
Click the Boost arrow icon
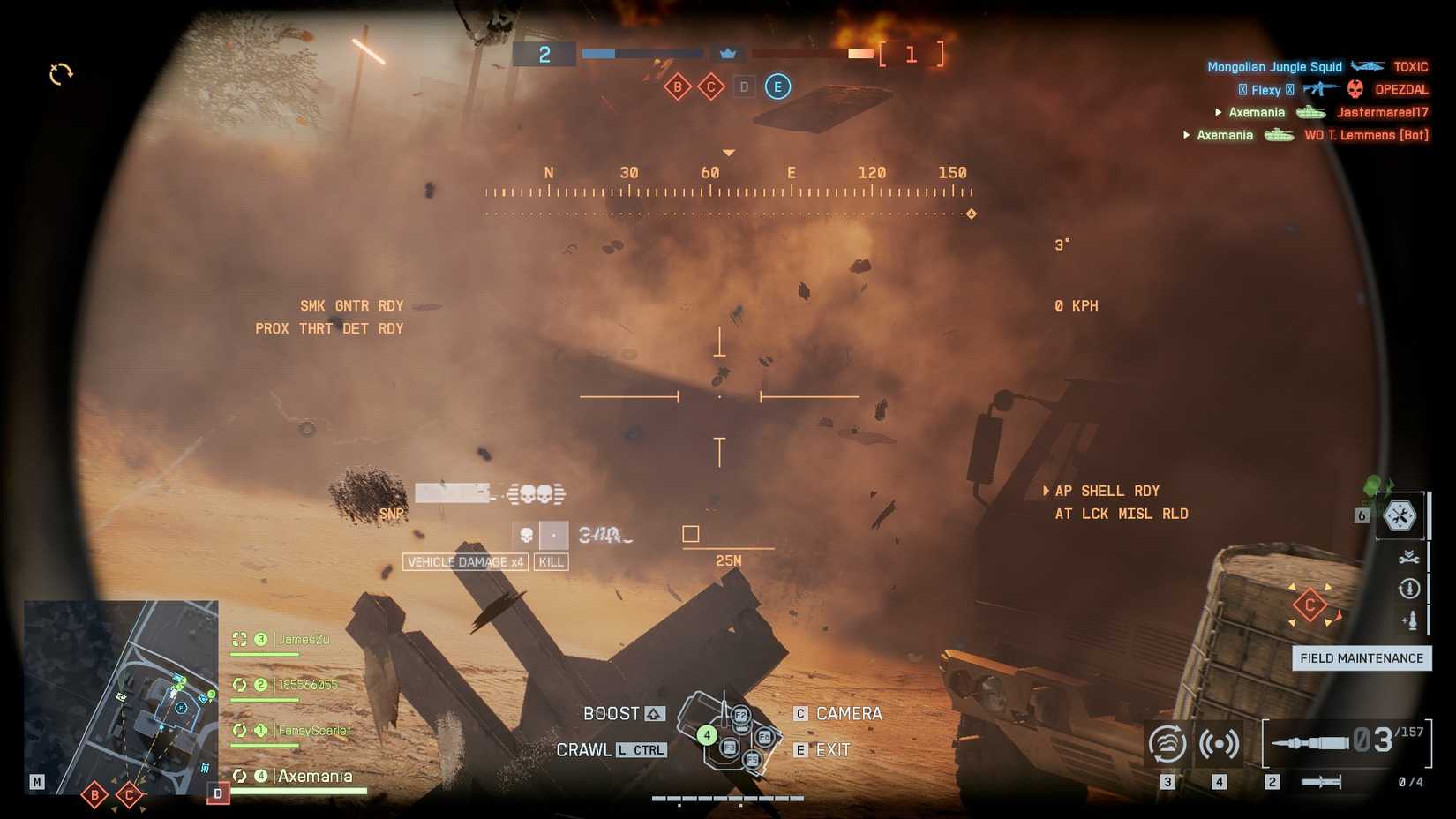(x=652, y=713)
